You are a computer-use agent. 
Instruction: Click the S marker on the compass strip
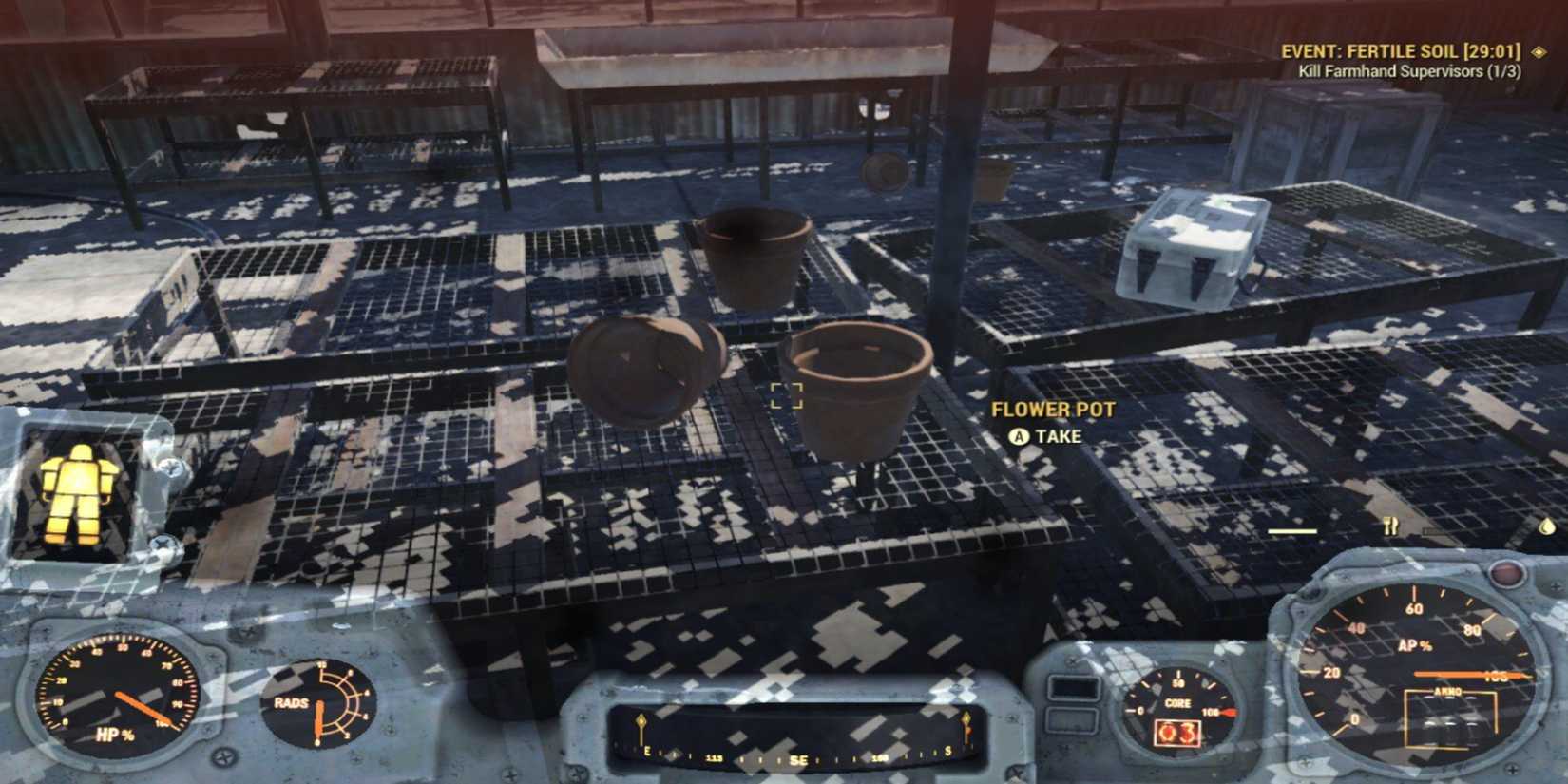pos(948,751)
